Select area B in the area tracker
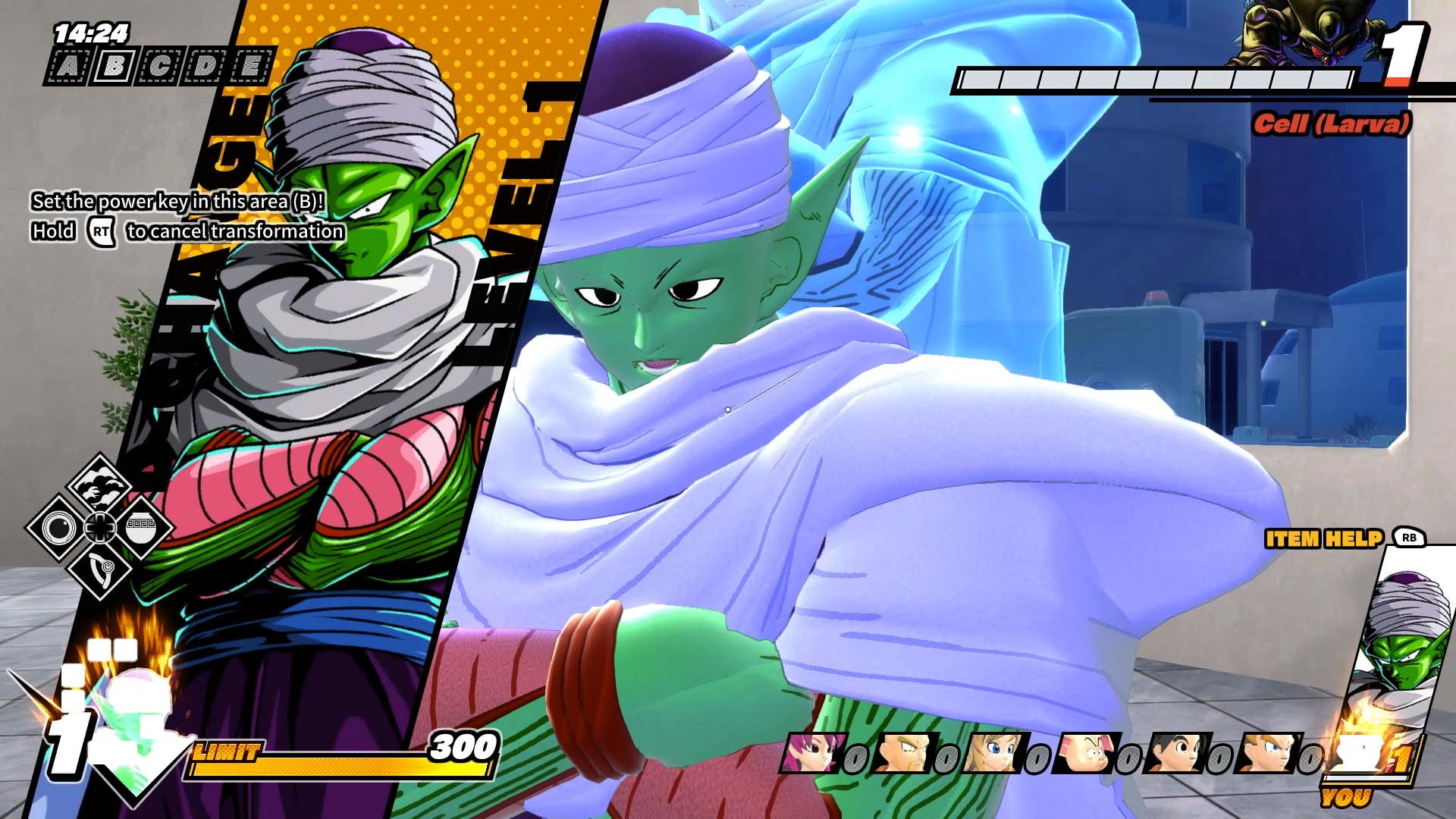Viewport: 1456px width, 819px height. (114, 67)
